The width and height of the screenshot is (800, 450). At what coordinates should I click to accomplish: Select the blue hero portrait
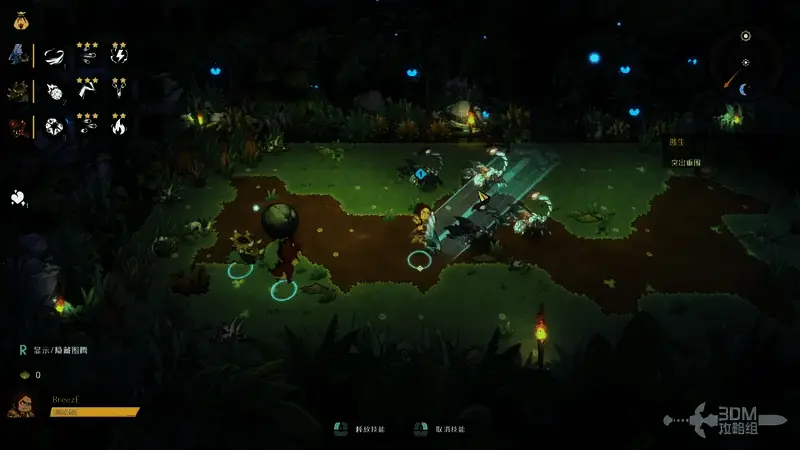19,55
